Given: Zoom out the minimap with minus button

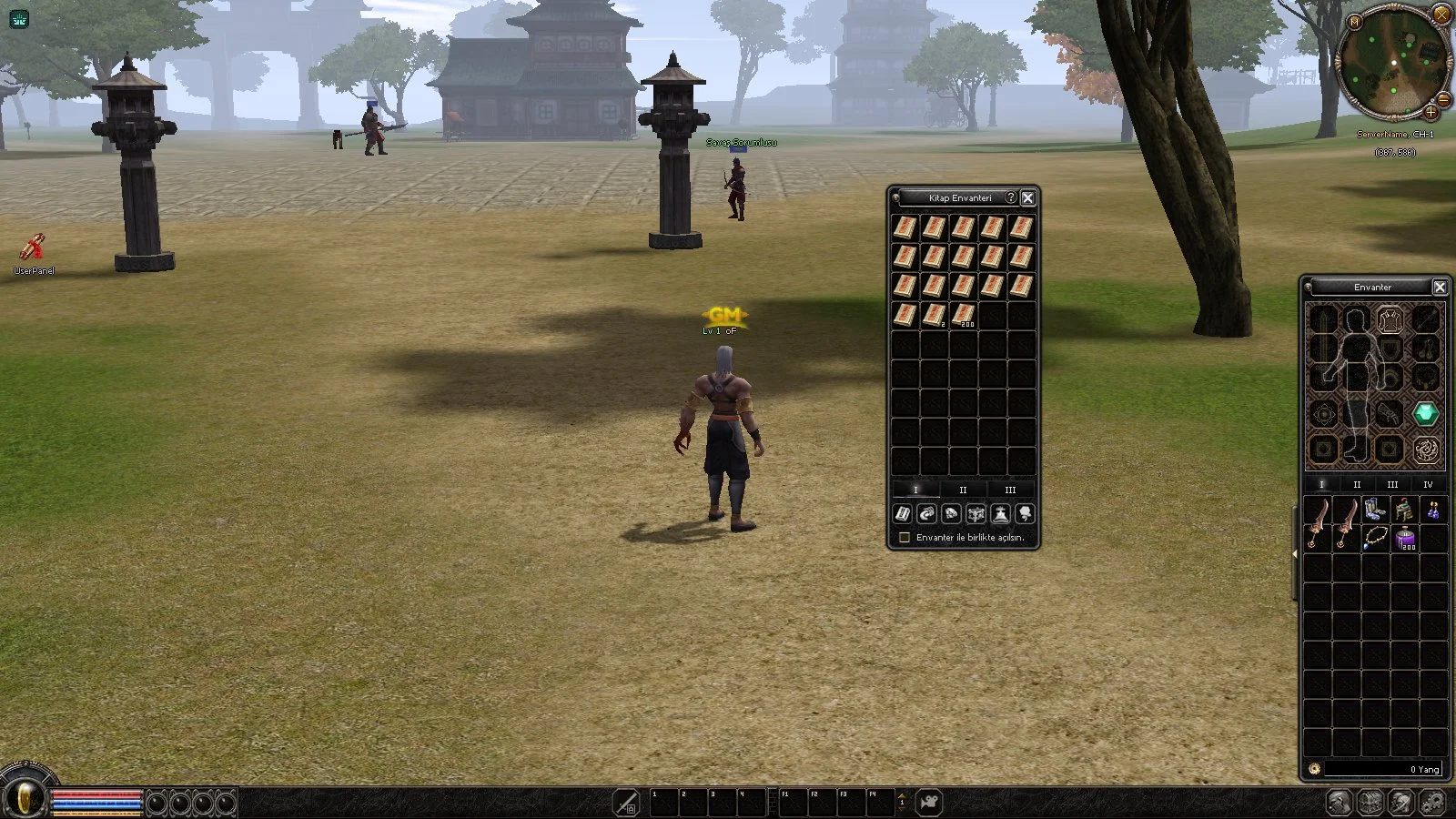Looking at the screenshot, I should pyautogui.click(x=1443, y=99).
